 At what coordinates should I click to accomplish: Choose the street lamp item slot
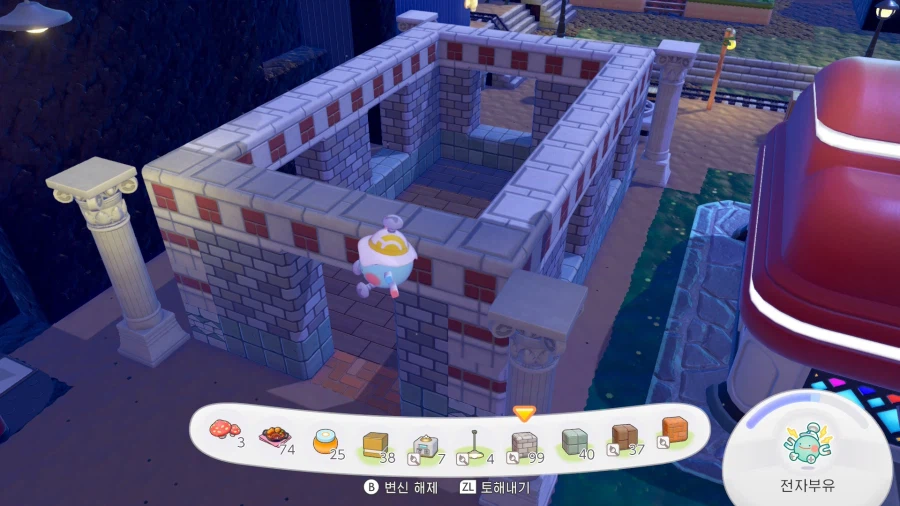coord(474,445)
